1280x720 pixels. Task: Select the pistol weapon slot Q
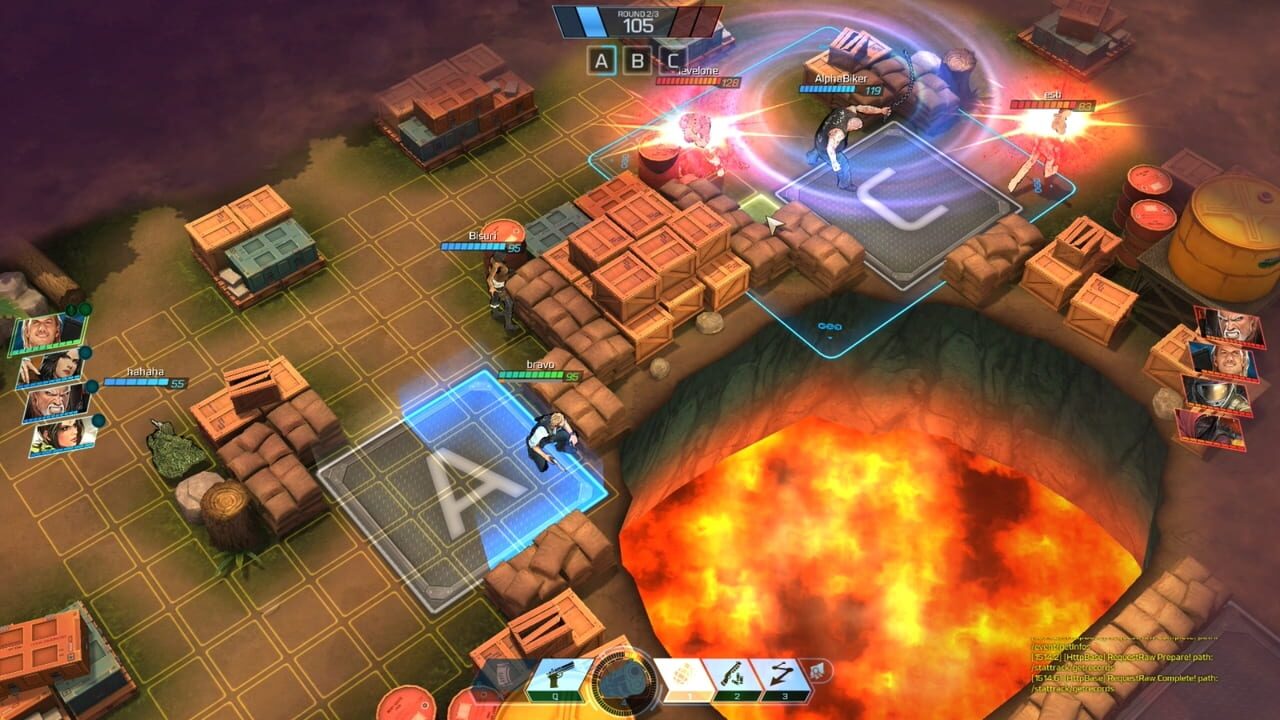556,676
